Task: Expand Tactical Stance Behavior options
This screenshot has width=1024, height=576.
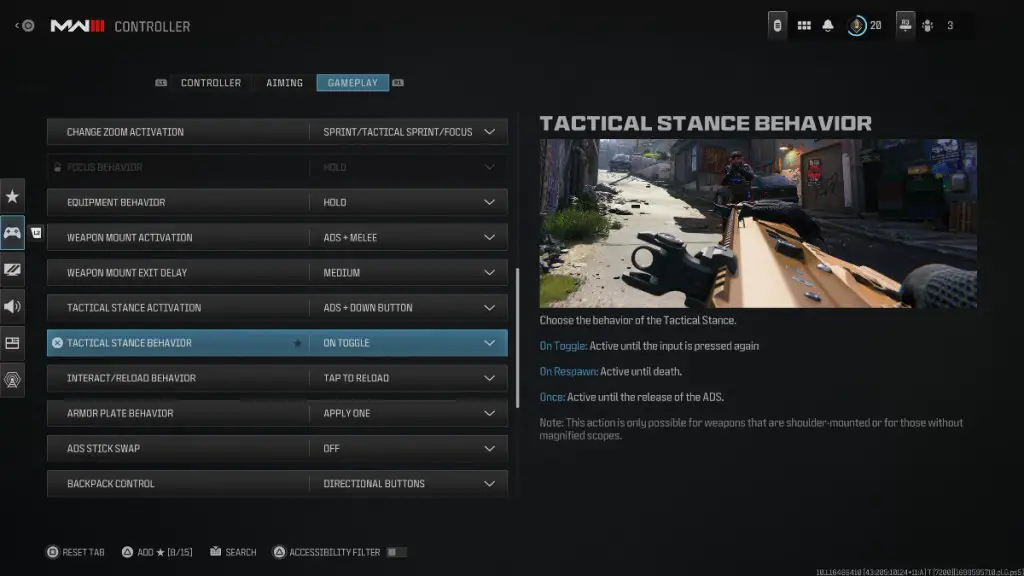Action: [x=408, y=343]
